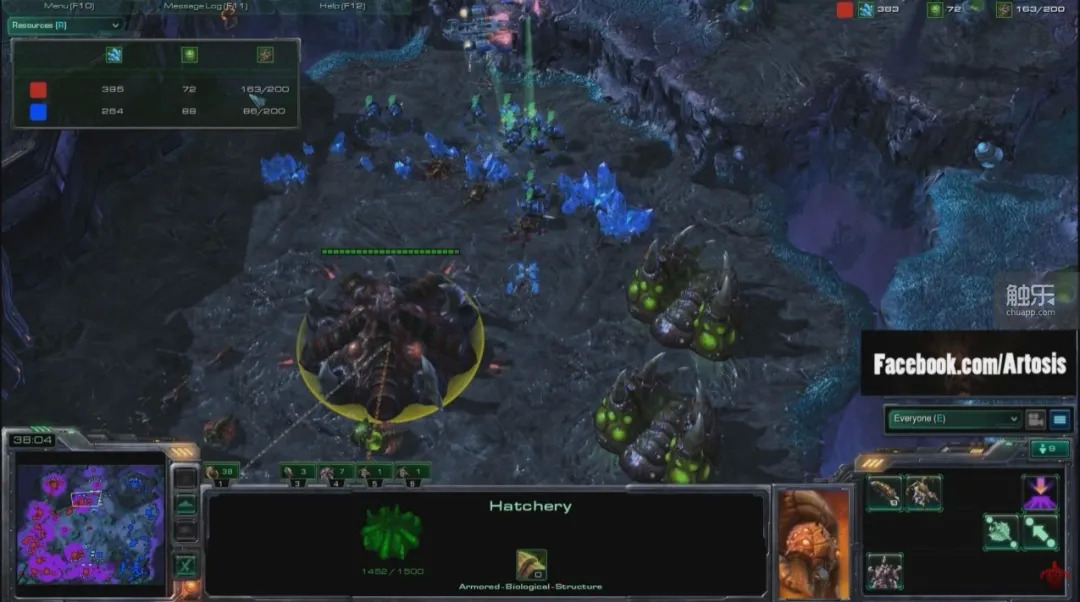The image size is (1080, 602).
Task: Open the Everyone vision dropdown
Action: (x=954, y=419)
